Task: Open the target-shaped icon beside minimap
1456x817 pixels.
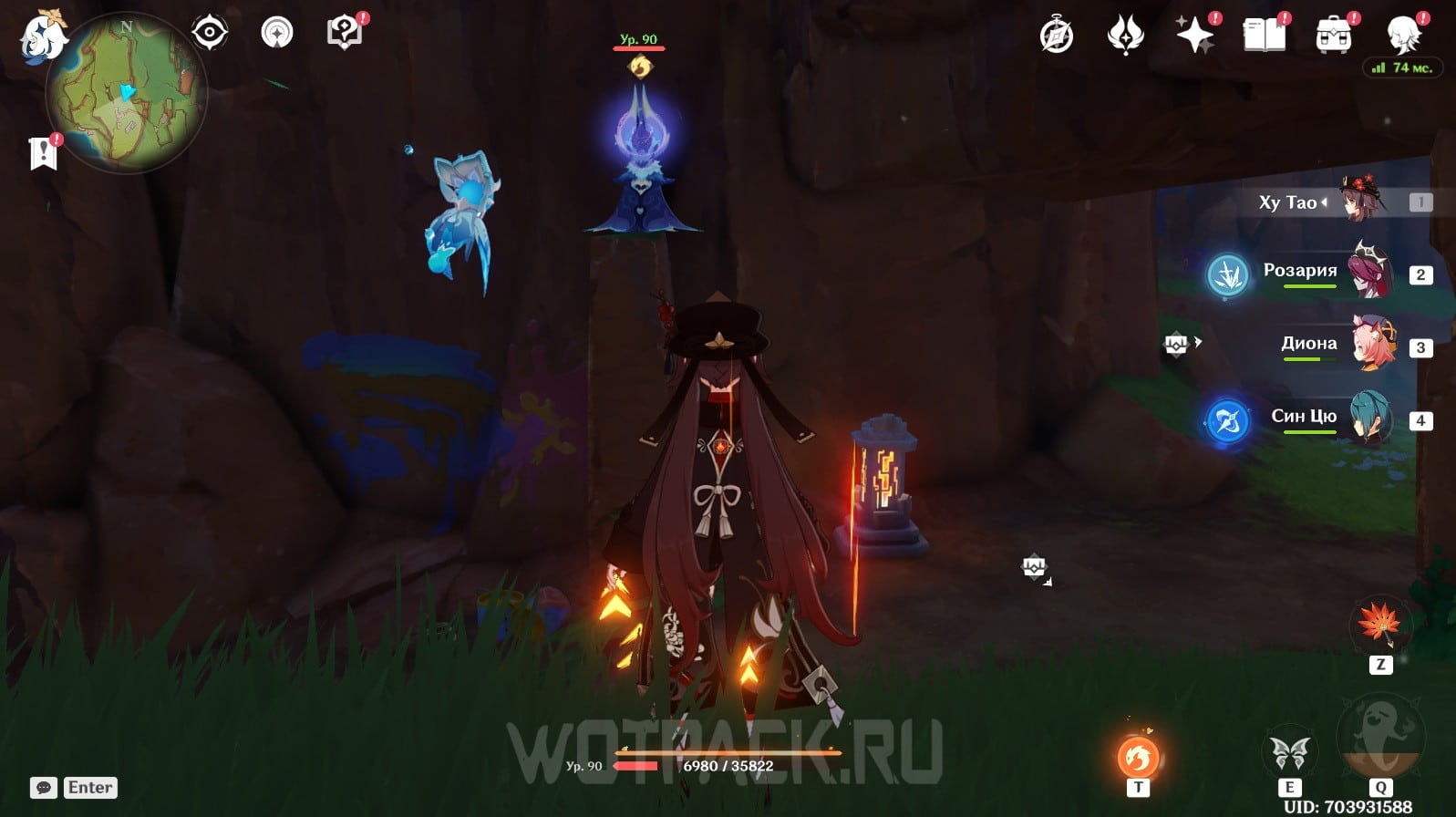Action: (x=209, y=34)
